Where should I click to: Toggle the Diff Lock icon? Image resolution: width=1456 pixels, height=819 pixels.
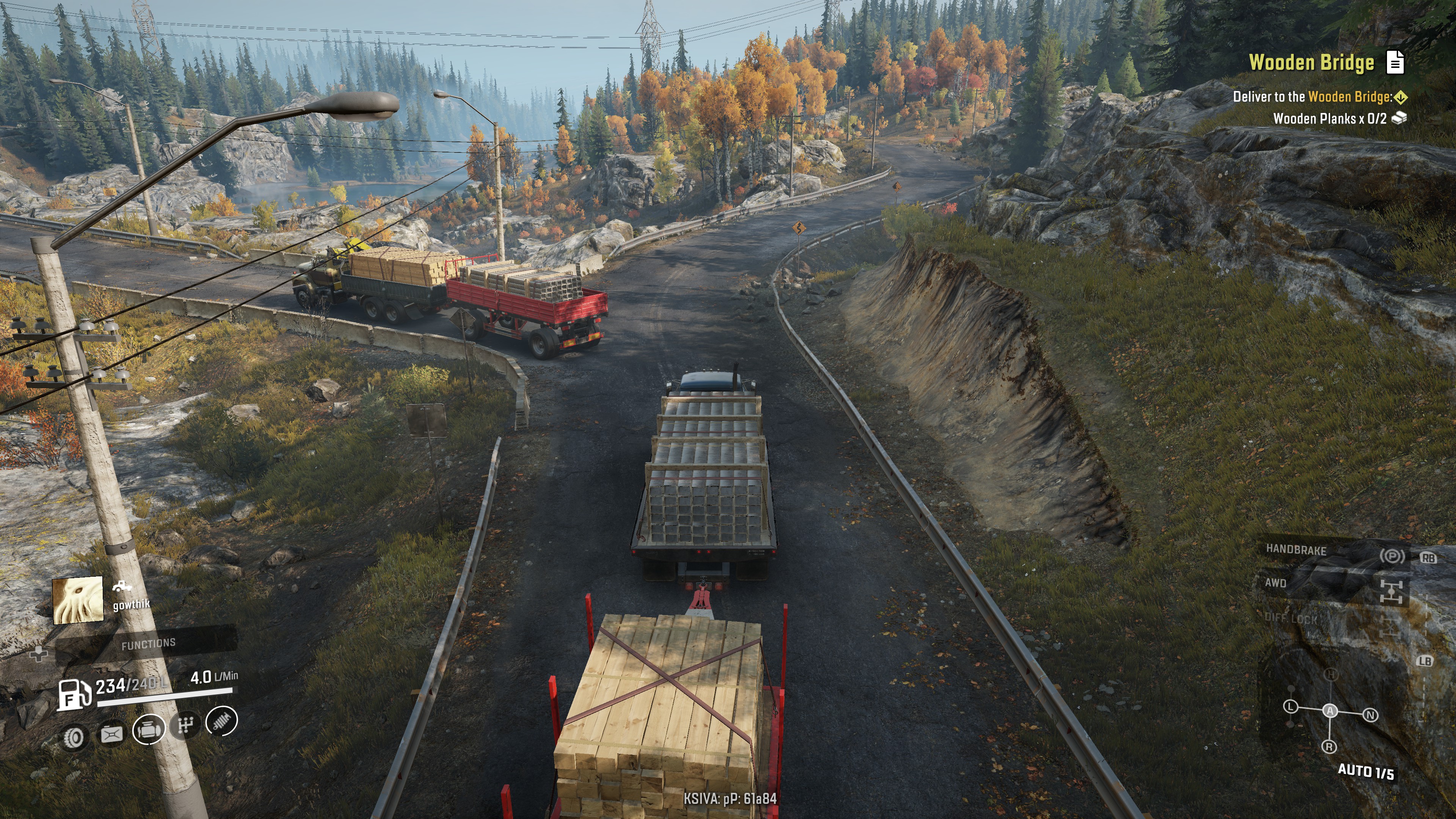coord(1389,628)
